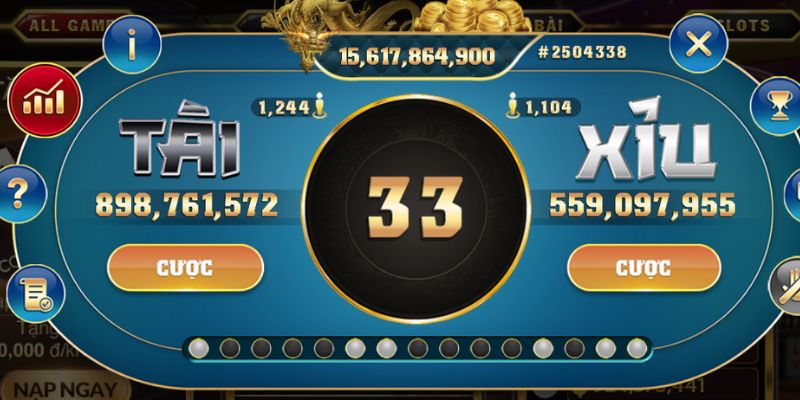Open the info button
Screen dimensions: 800x400
tap(133, 43)
